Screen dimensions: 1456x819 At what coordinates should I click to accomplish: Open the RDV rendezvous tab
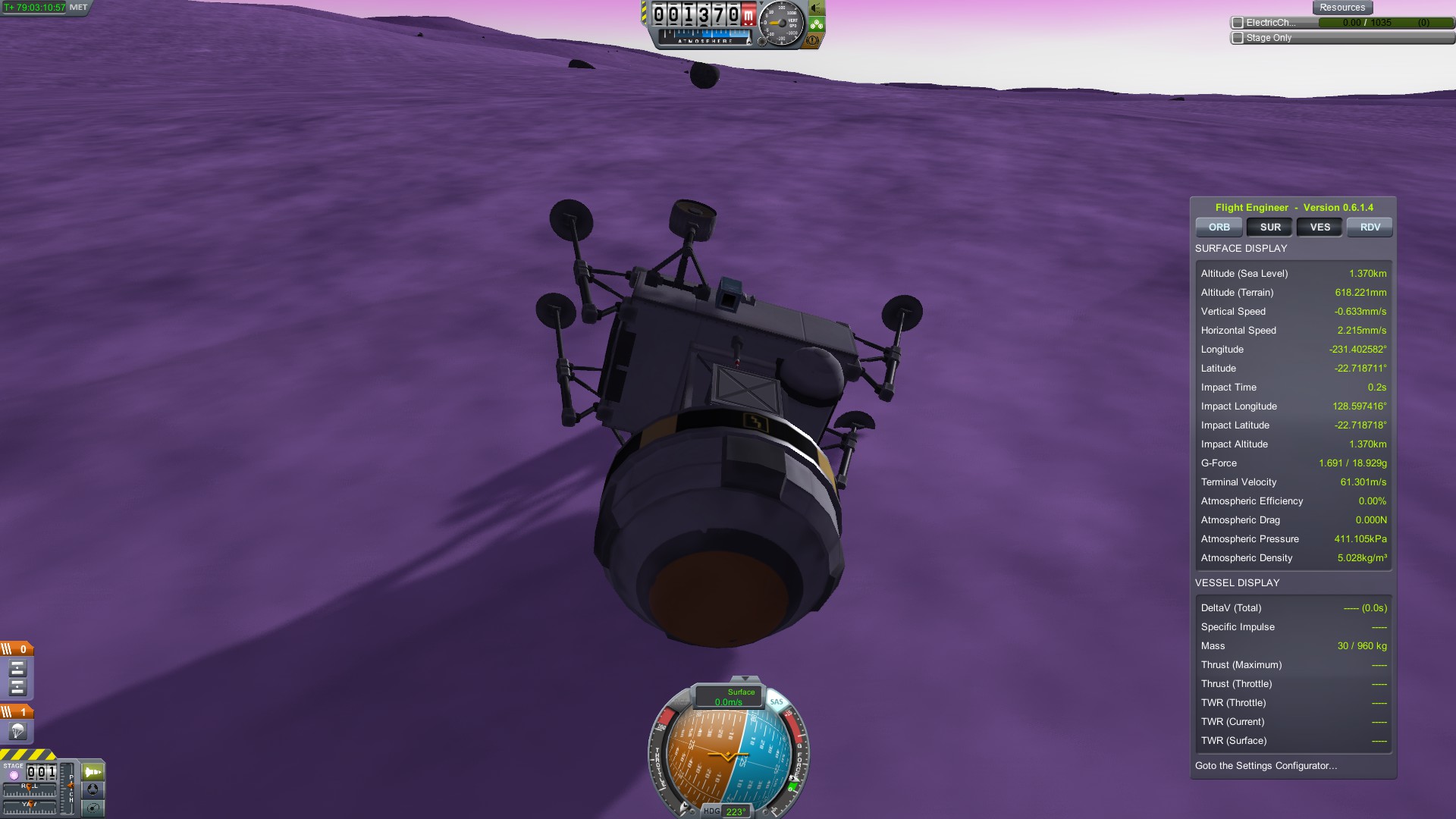coord(1370,227)
